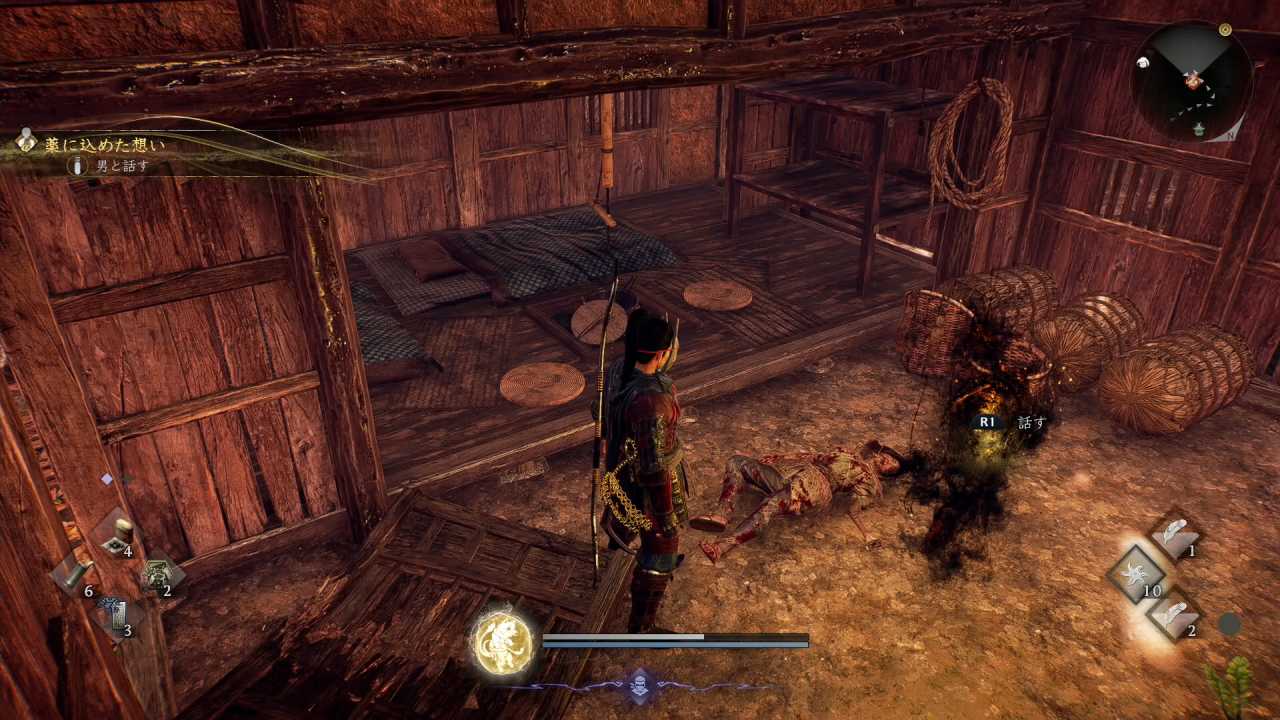Select the feather skill slot with count 1
Viewport: 1280px width, 720px height.
(x=1177, y=535)
